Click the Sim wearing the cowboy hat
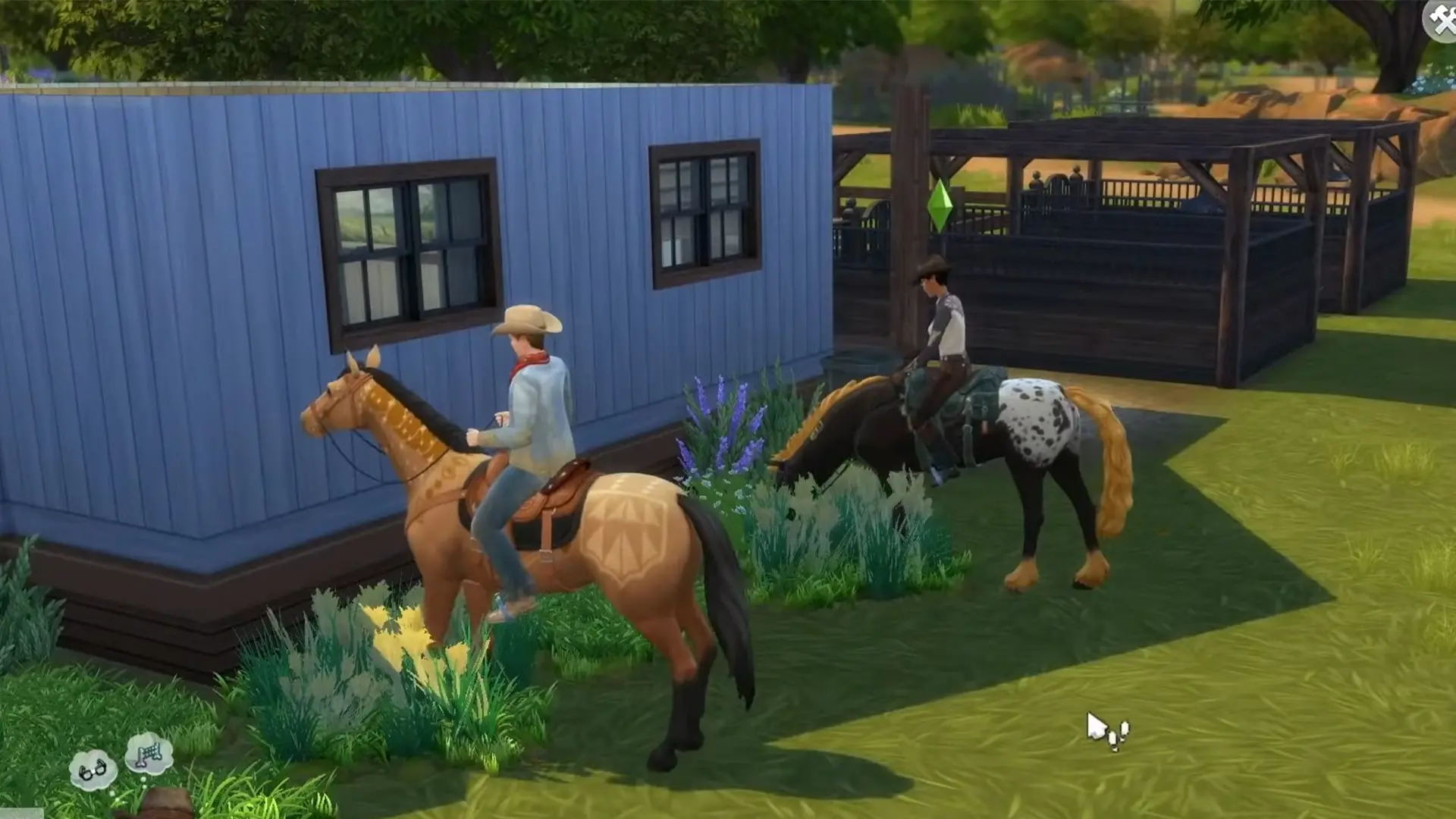The image size is (1456, 819). 527,318
